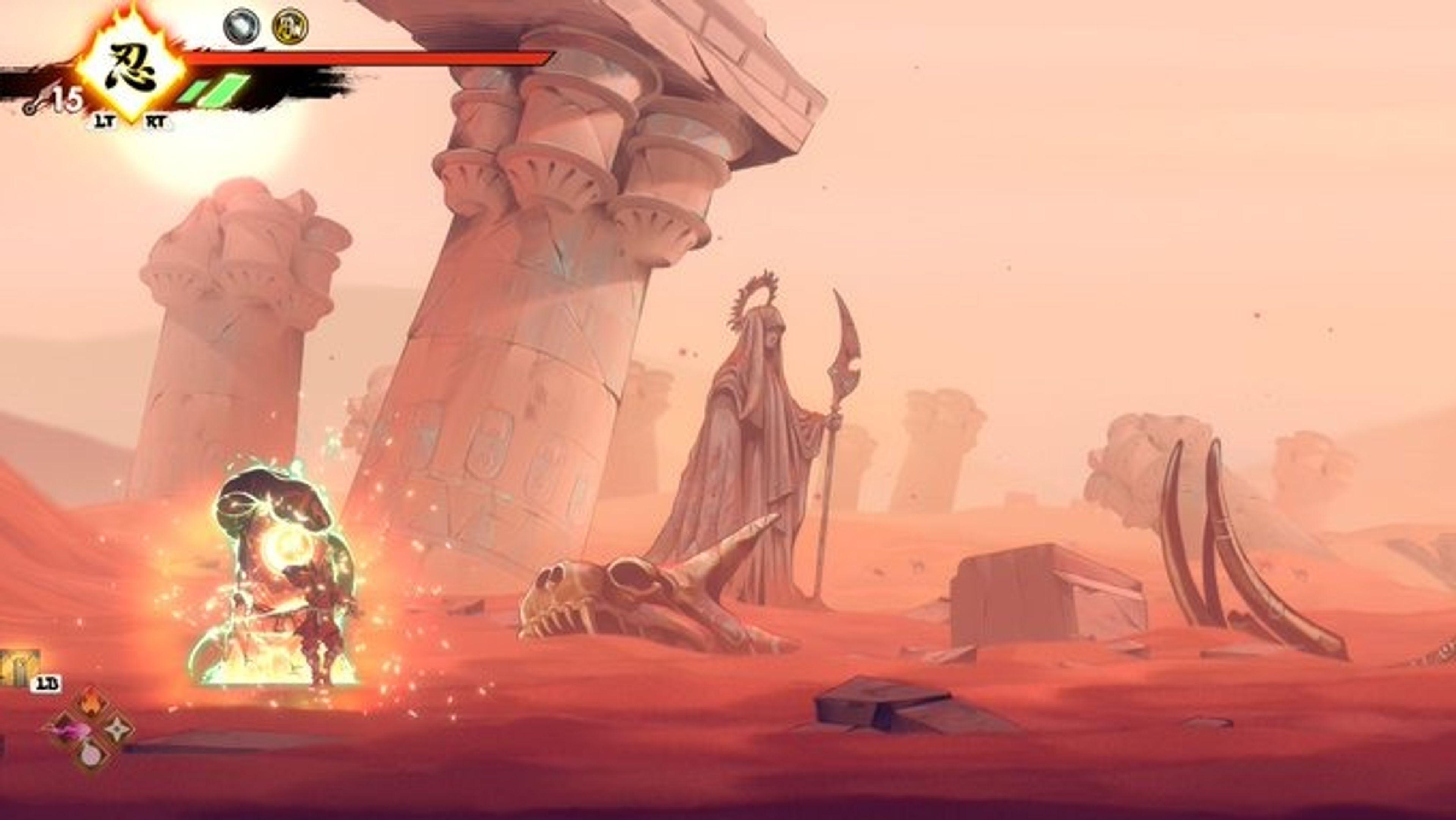Select the gold round amulet icon
Screen dimensions: 1456x820
click(290, 26)
